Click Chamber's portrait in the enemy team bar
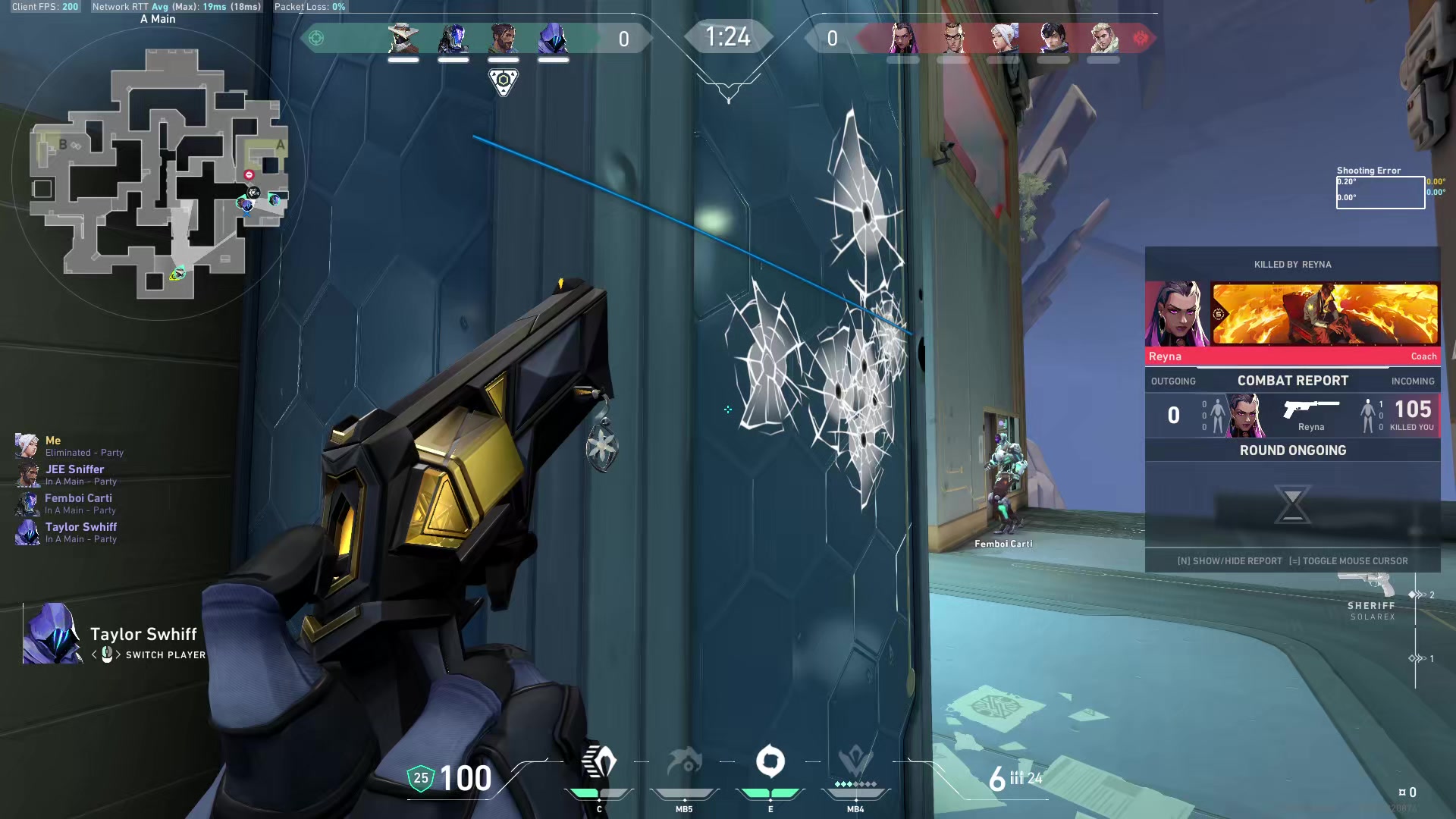 (953, 38)
